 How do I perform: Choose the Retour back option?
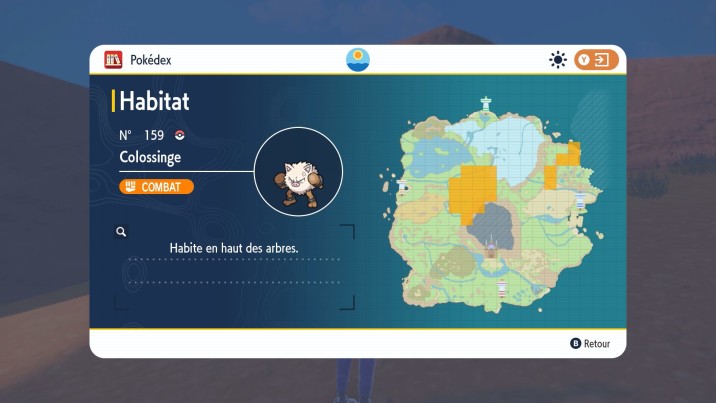[590, 343]
